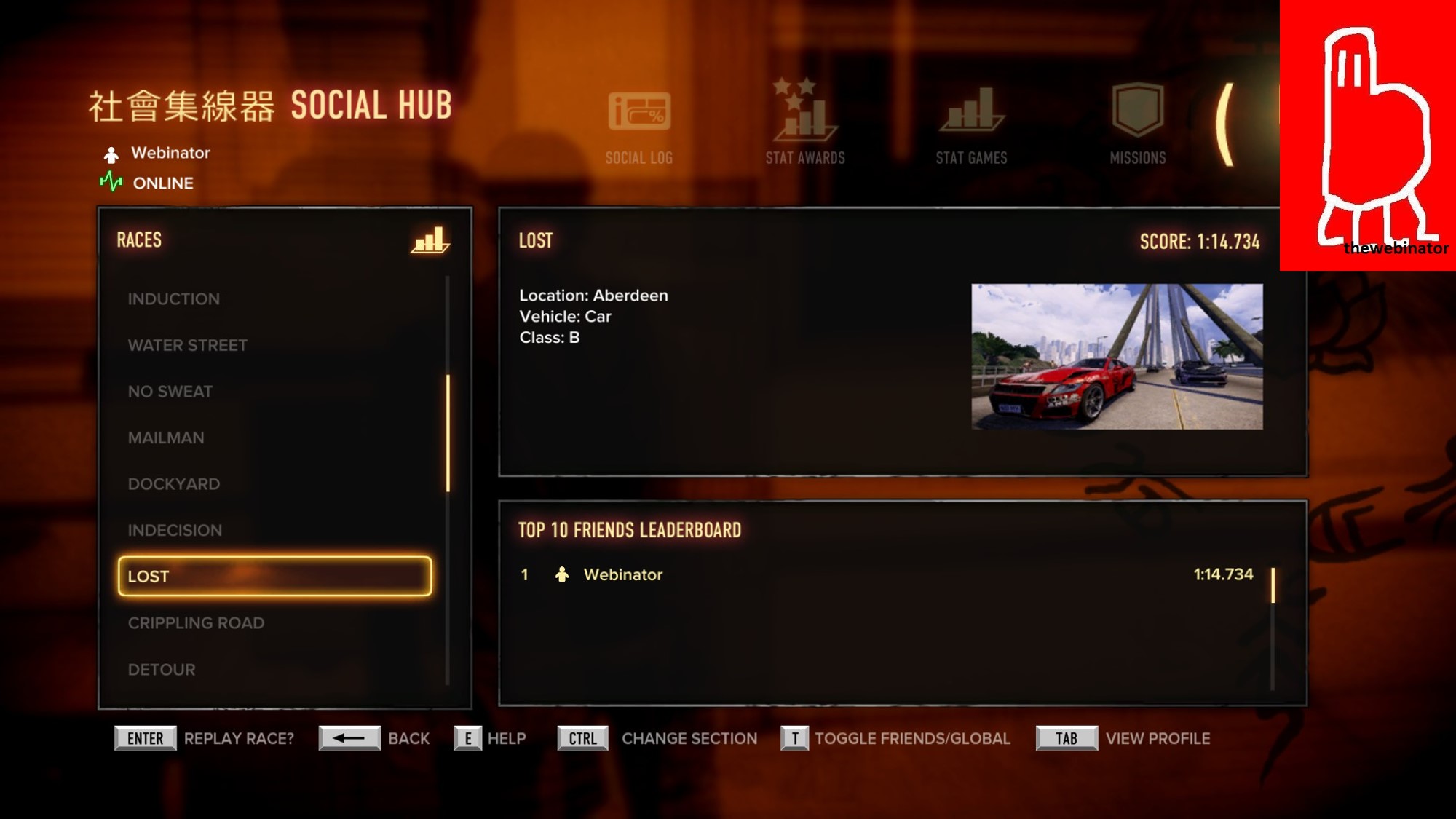The width and height of the screenshot is (1456, 819).
Task: Select the highlighted Lost race
Action: (x=274, y=576)
